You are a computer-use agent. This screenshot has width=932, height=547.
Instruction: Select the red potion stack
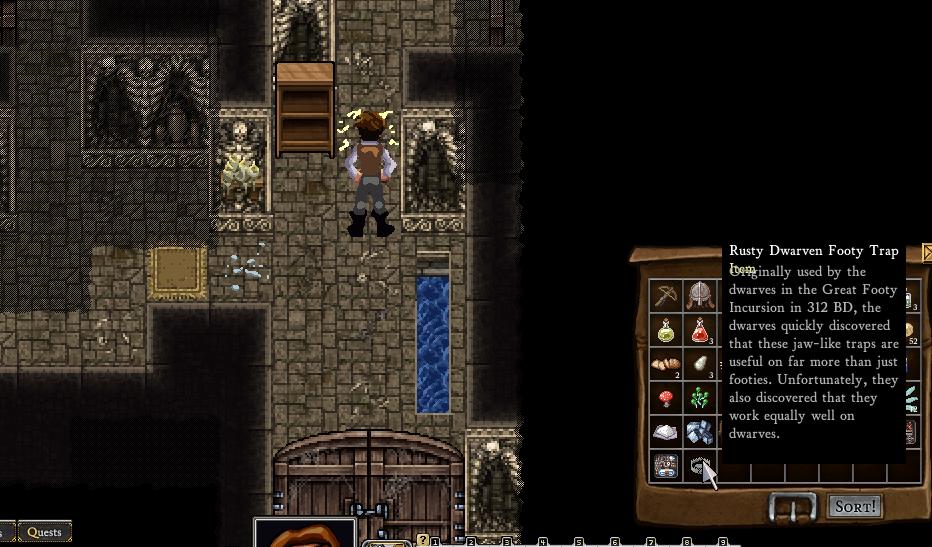coord(700,330)
